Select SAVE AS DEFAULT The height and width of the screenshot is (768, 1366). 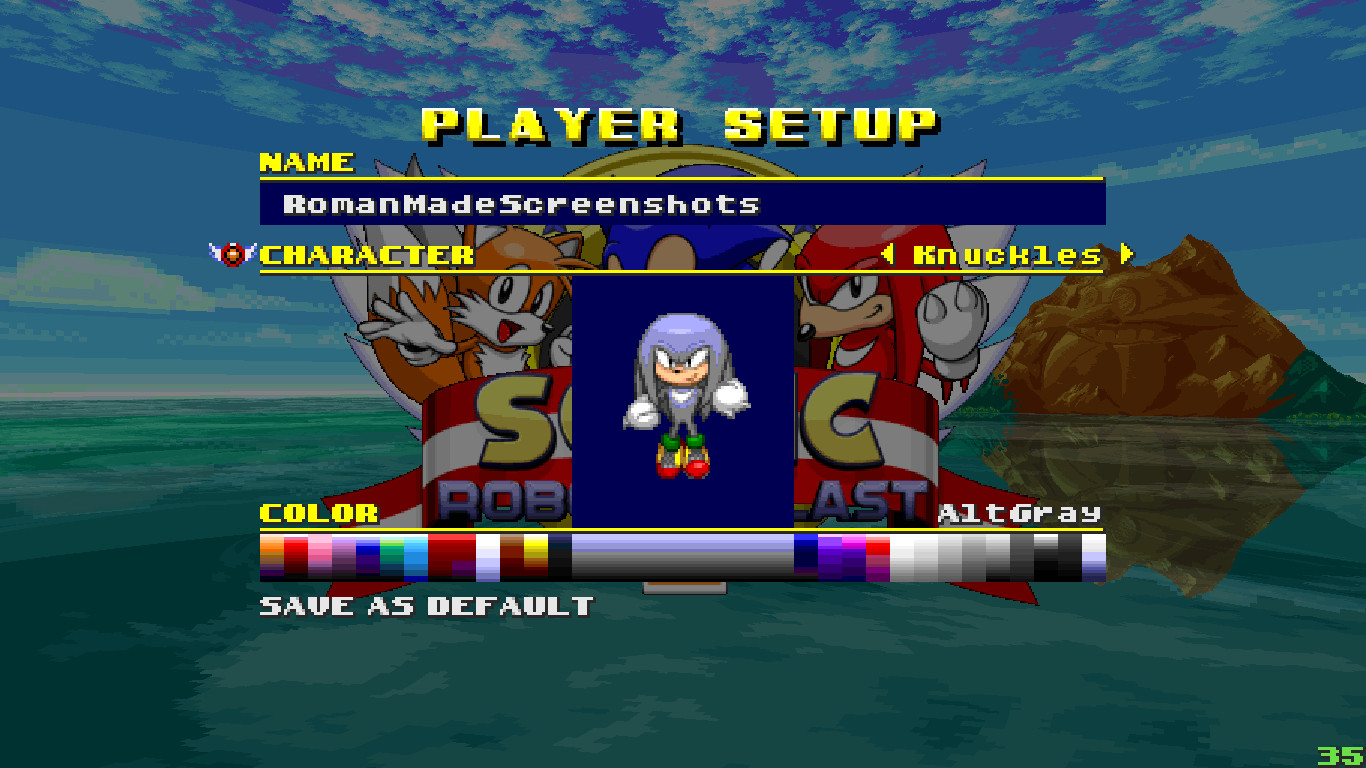[424, 604]
